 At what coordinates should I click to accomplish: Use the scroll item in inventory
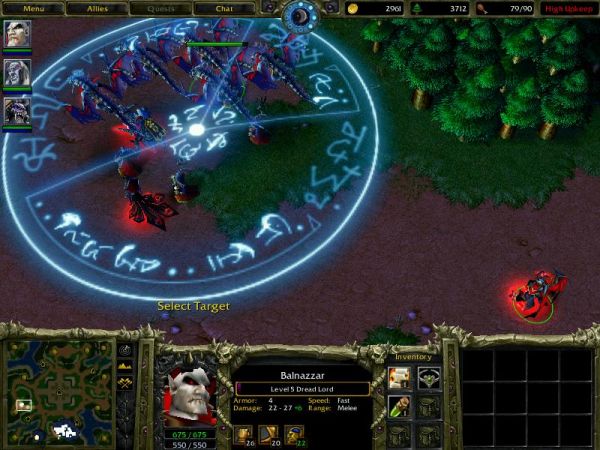(399, 377)
